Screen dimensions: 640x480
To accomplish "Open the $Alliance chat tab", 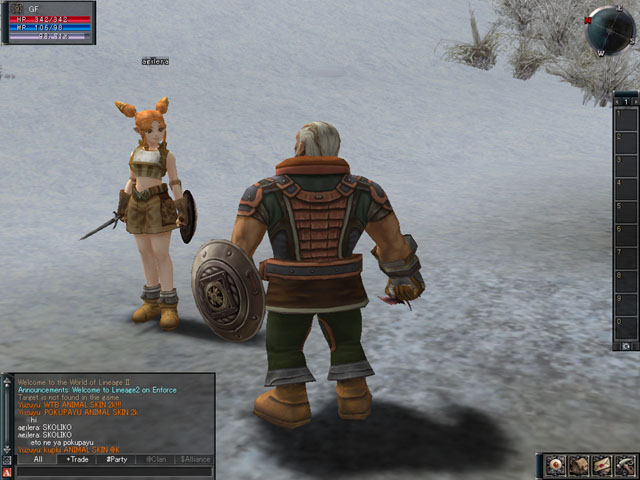I will tap(194, 459).
